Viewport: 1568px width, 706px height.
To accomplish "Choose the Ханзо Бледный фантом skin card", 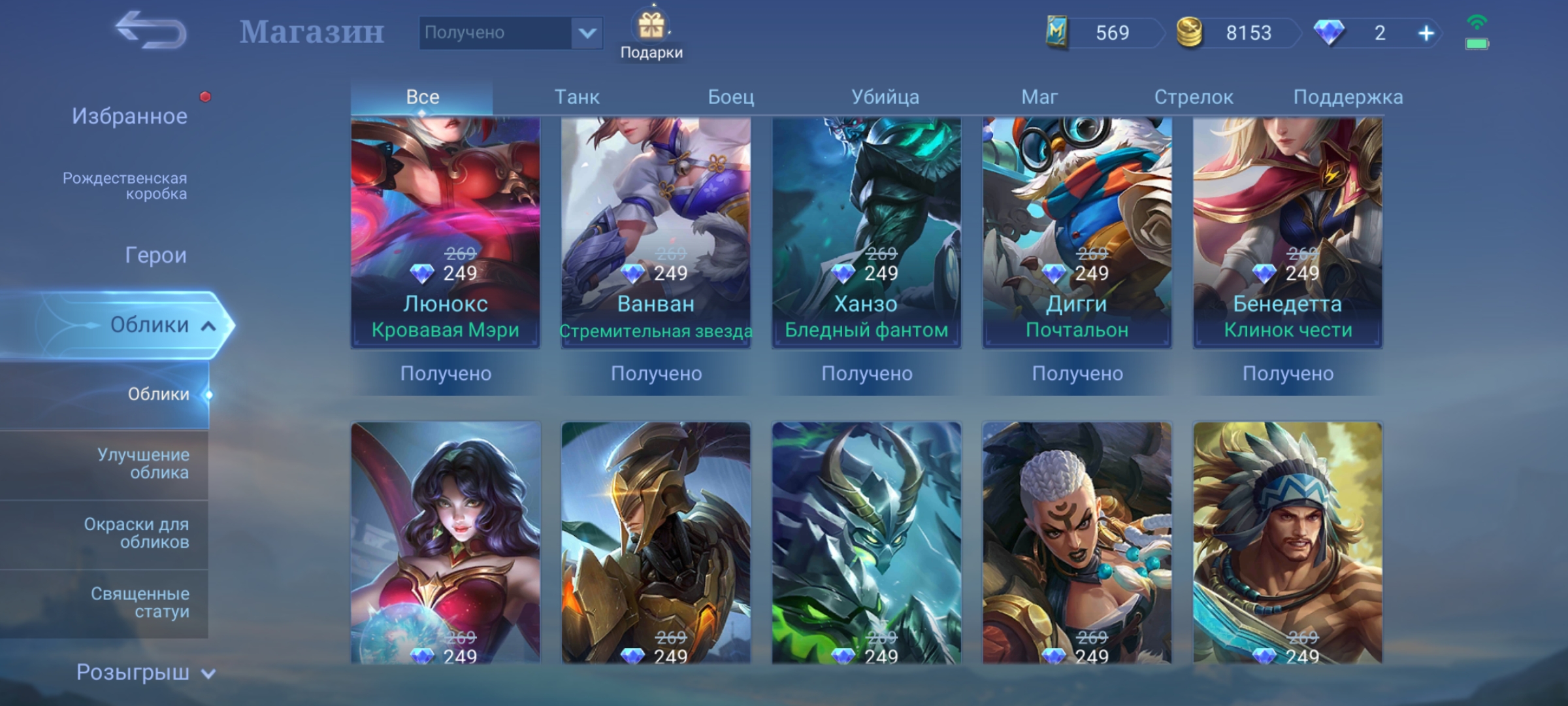I will click(x=866, y=232).
